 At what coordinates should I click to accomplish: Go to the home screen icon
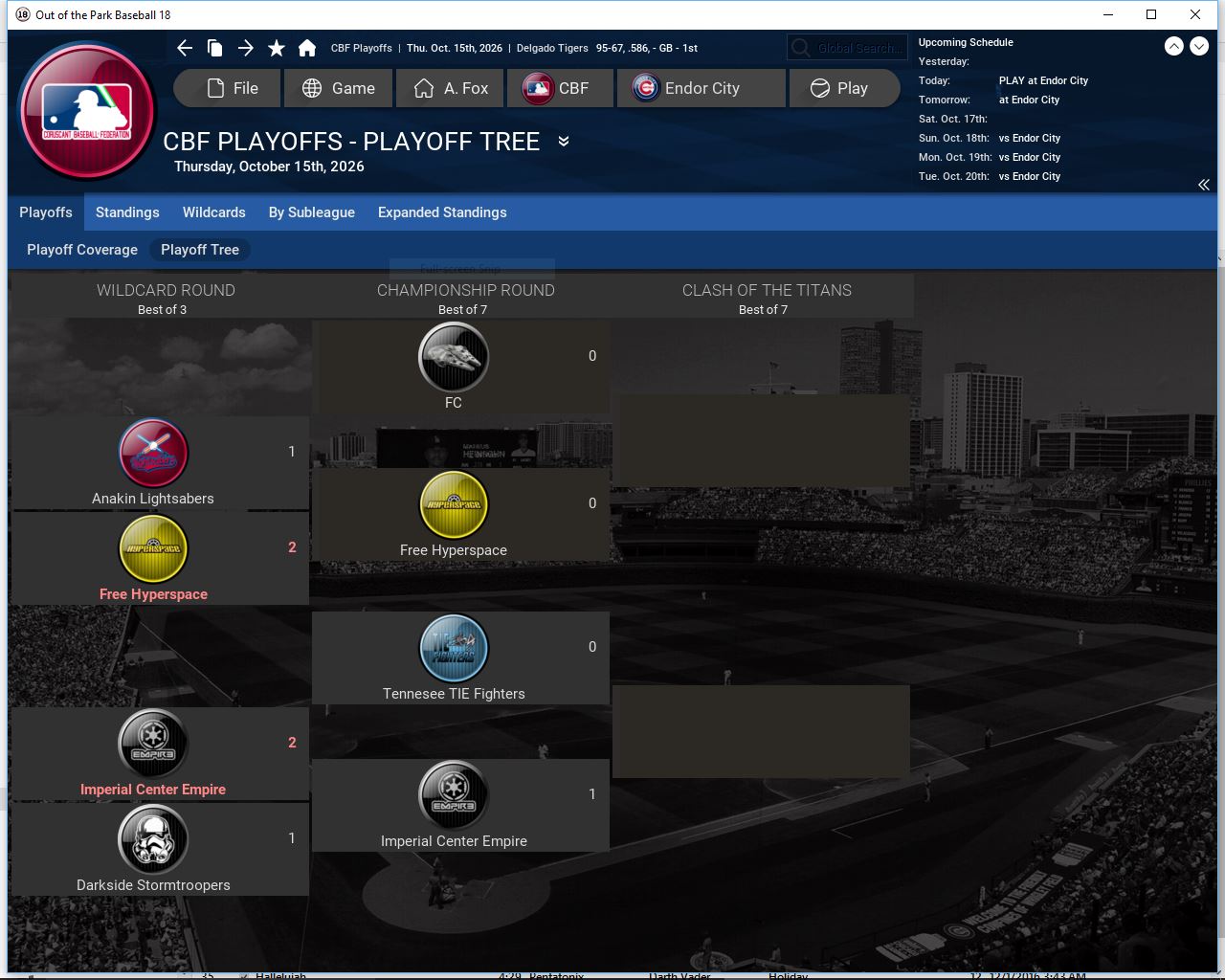[x=307, y=48]
